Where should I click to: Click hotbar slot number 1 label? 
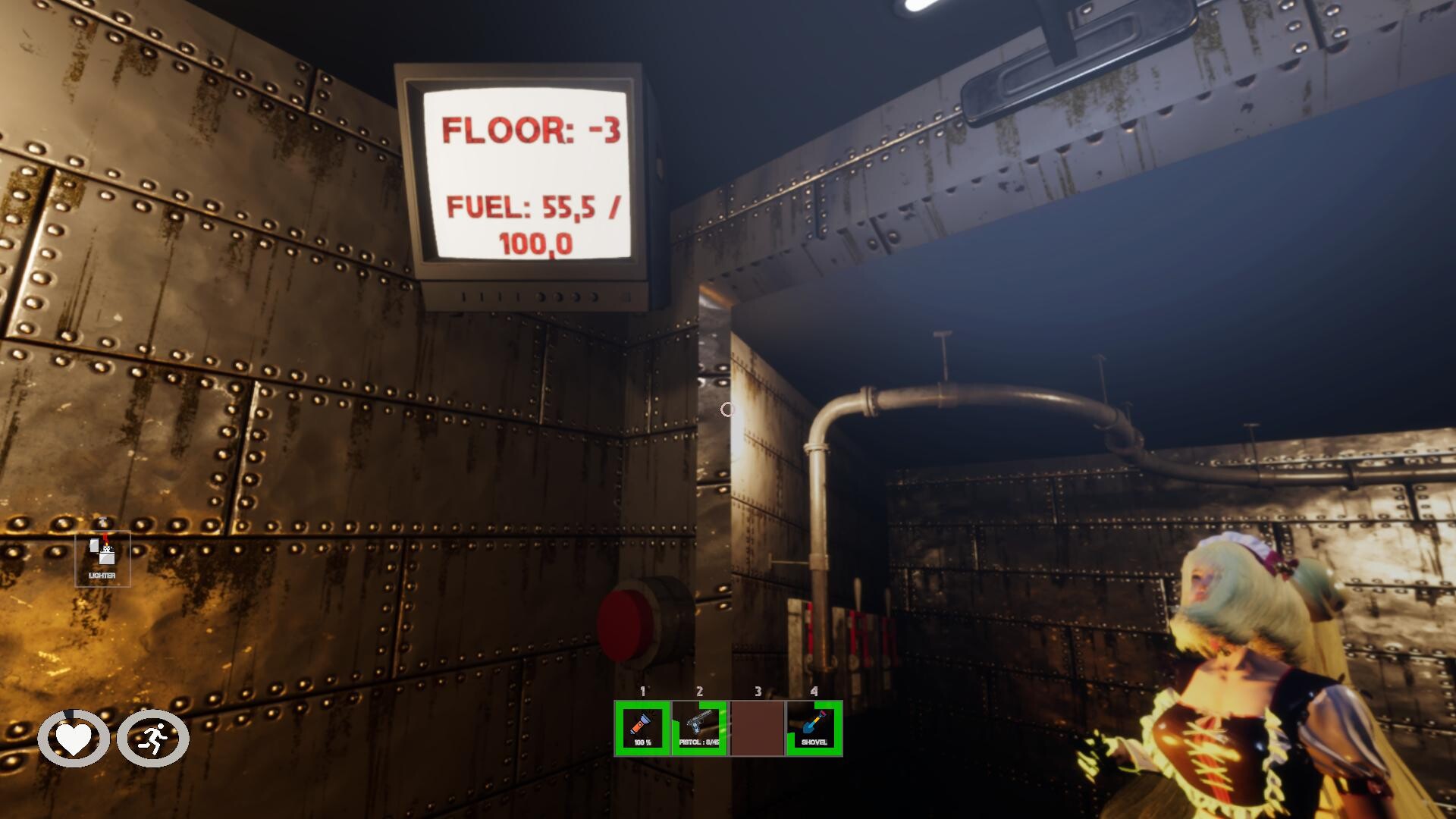click(642, 692)
